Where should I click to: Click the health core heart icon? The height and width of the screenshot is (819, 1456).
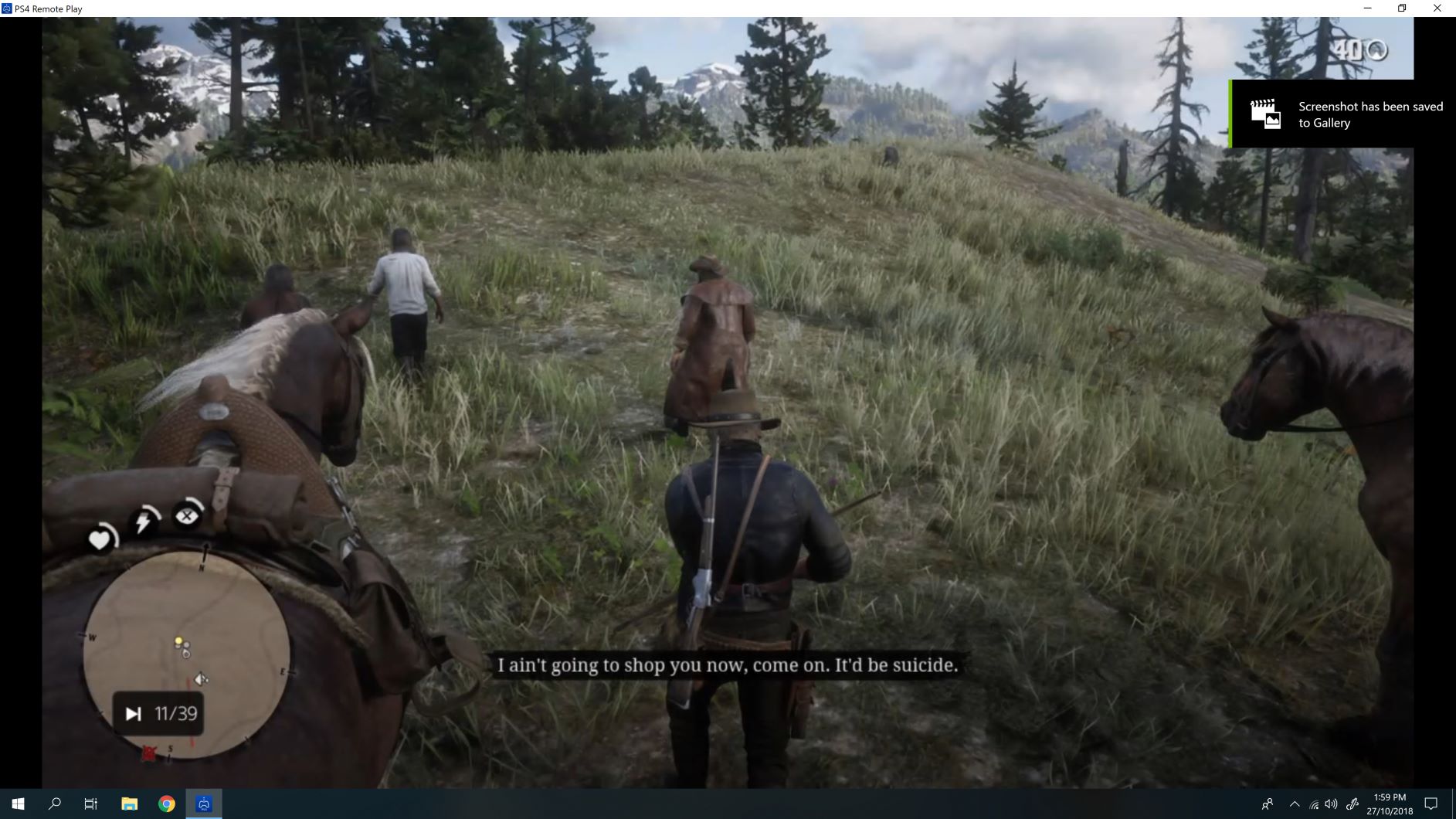coord(100,539)
